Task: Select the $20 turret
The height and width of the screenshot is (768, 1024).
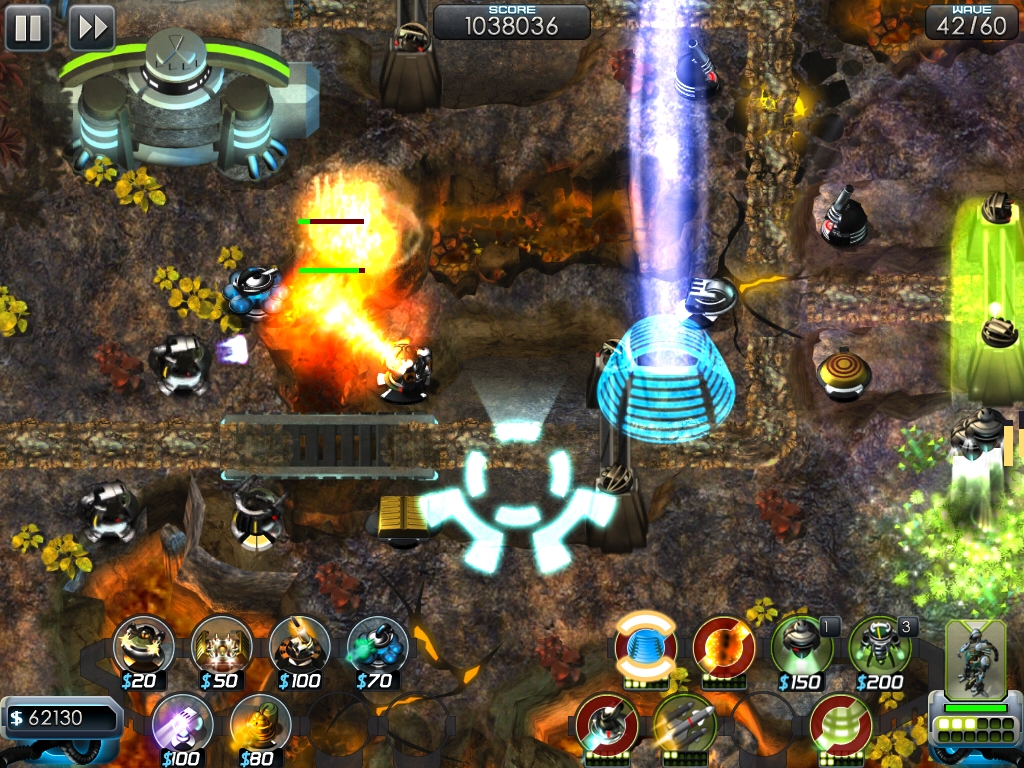Action: [144, 646]
